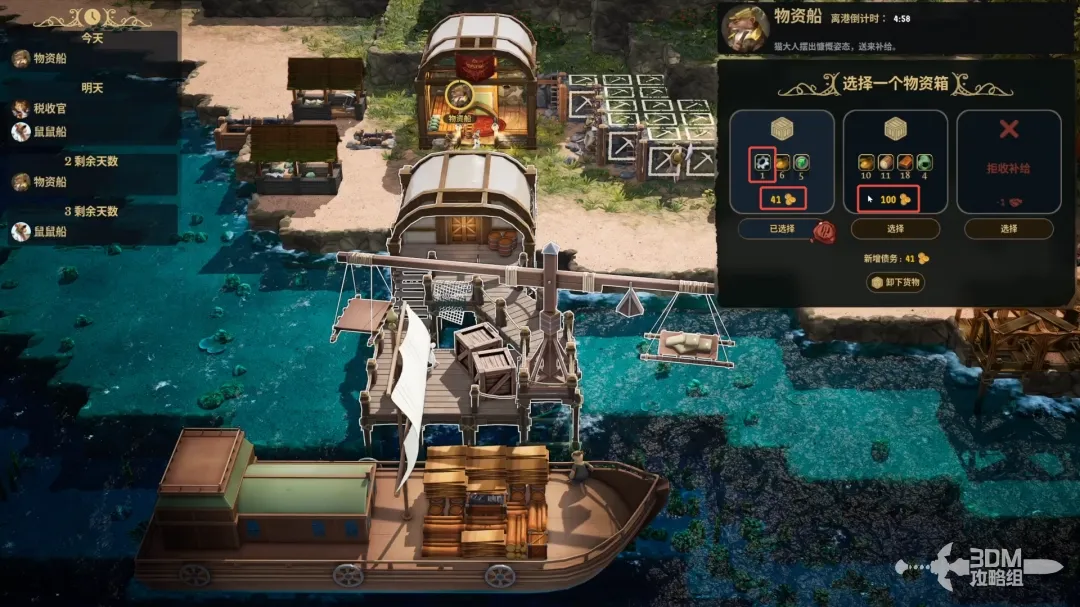Screen dimensions: 1080x607
Task: Select tomorrow's 税收官 tax collector entry
Action: 40,109
